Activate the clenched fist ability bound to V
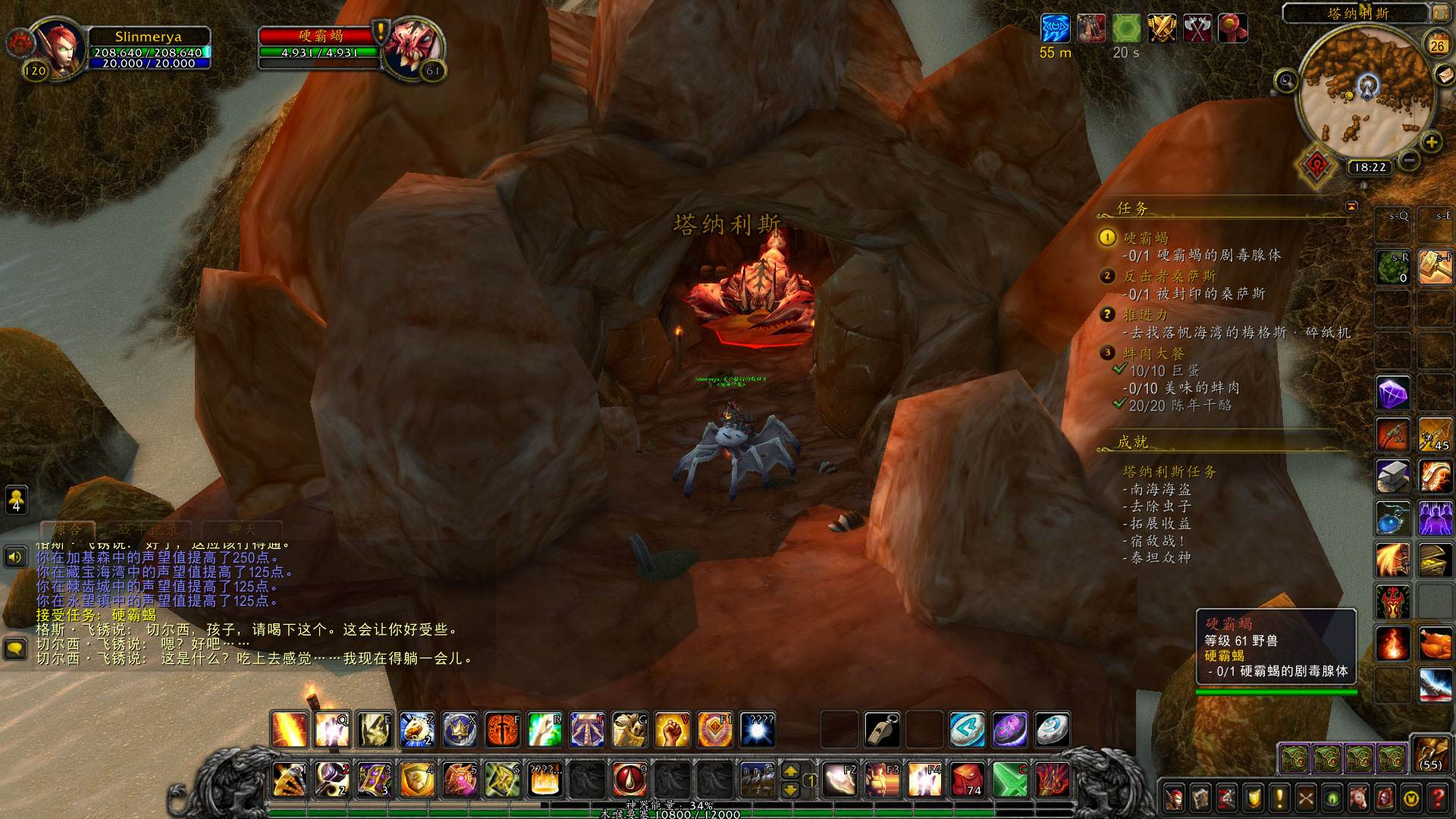 [672, 730]
